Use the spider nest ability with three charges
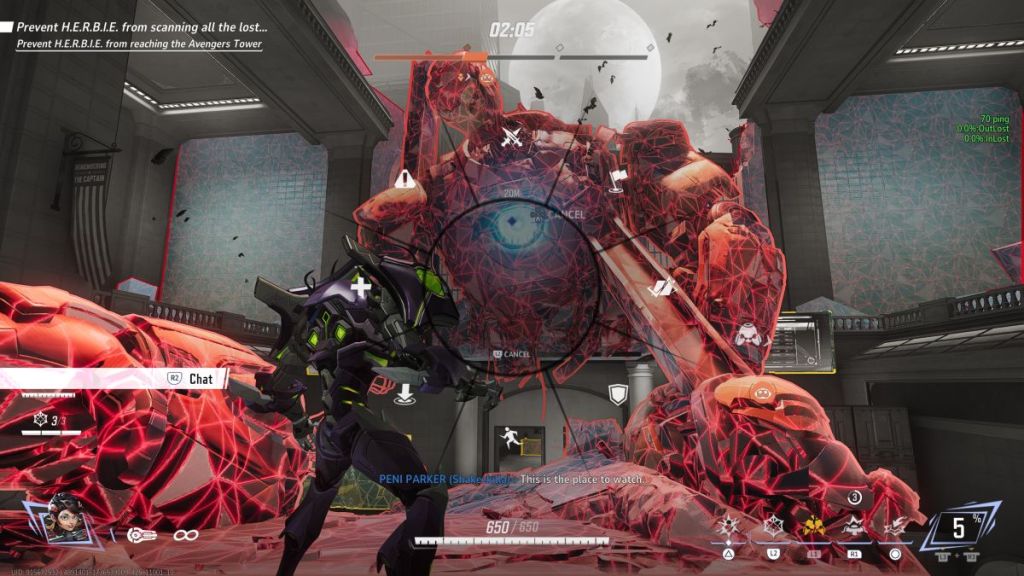This screenshot has width=1024, height=576. [x=854, y=523]
